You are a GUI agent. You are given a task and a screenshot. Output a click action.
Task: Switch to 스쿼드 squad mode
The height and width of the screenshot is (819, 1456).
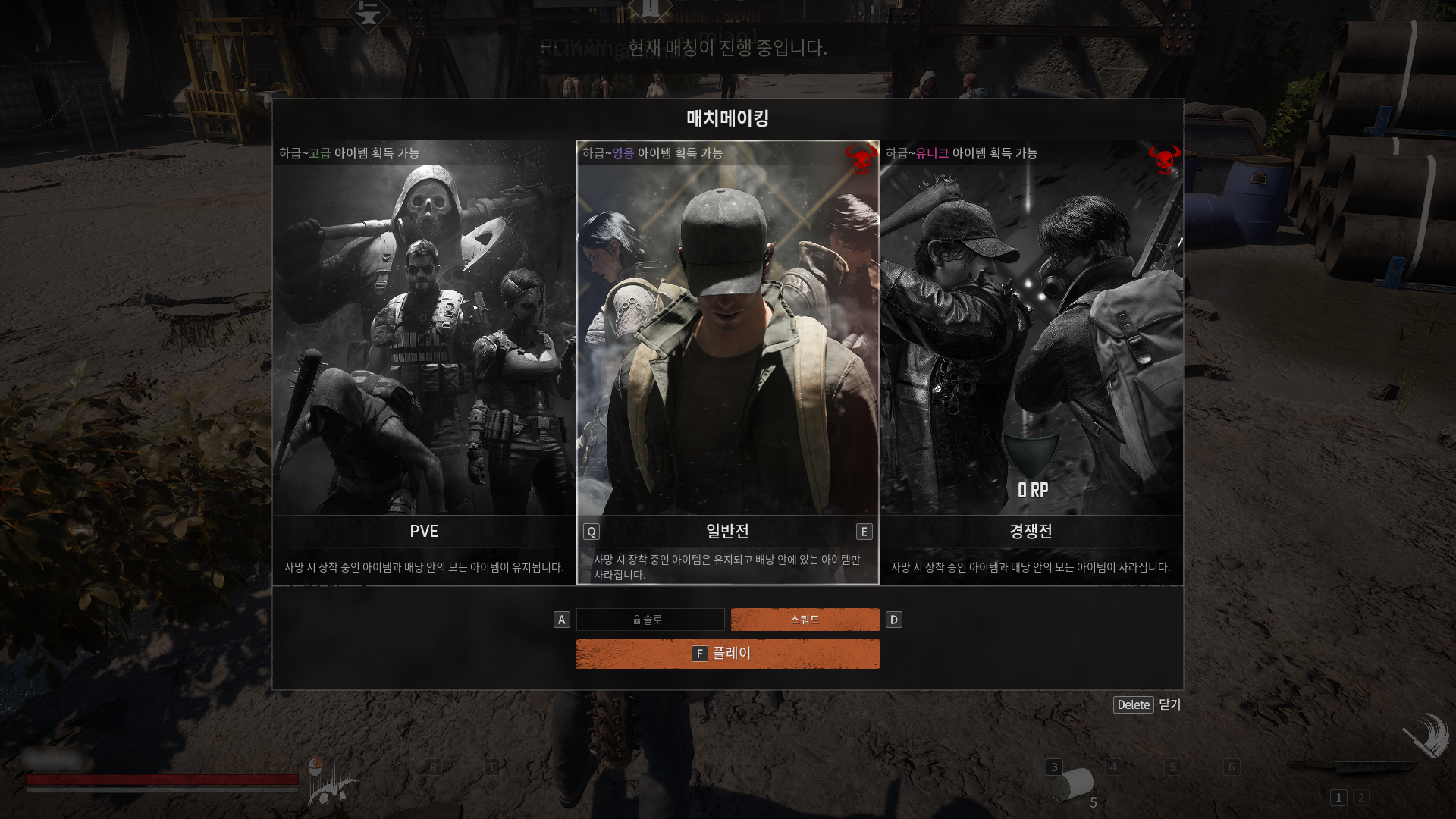tap(805, 620)
